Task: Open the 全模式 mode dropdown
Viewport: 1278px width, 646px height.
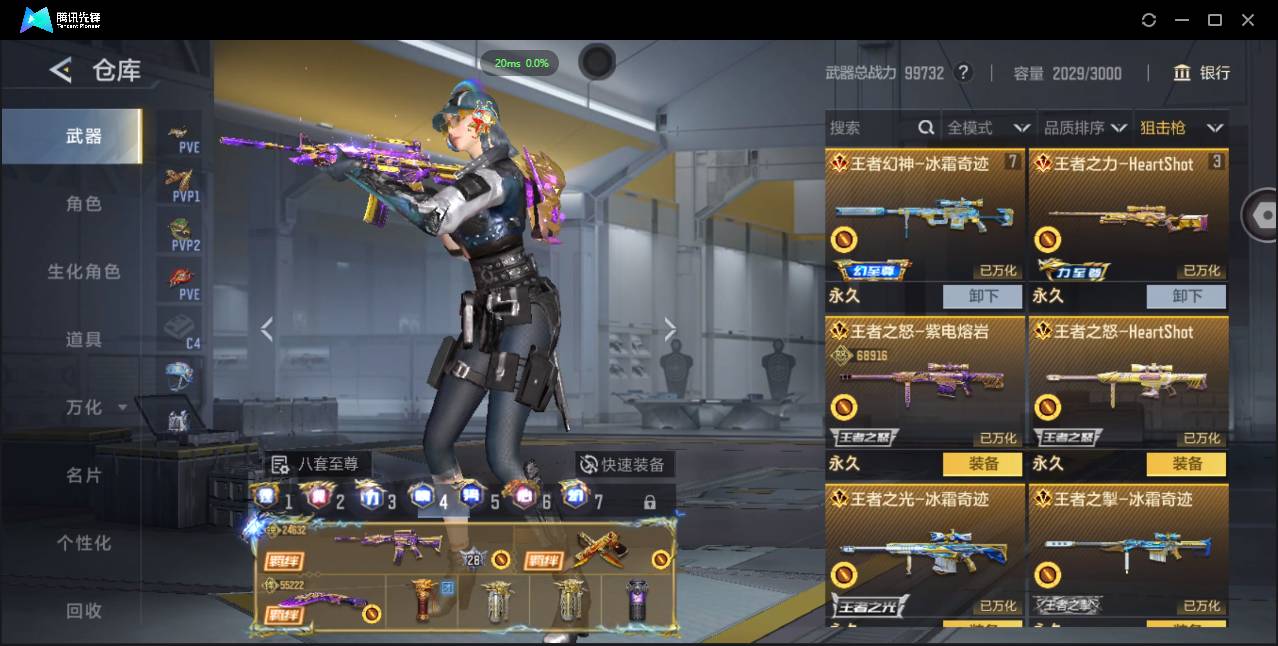Action: click(988, 128)
